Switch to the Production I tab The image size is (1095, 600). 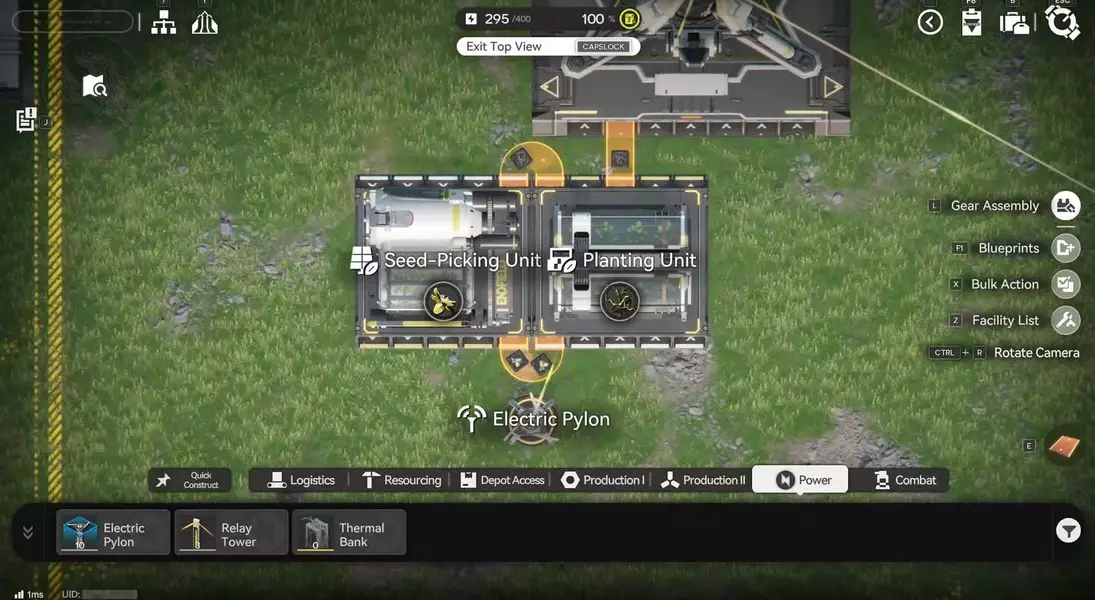pyautogui.click(x=603, y=480)
